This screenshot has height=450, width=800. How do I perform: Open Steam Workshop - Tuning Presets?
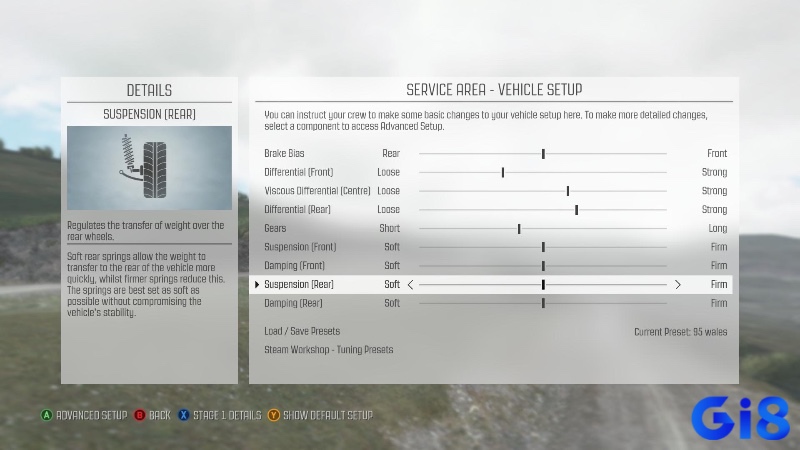(328, 350)
